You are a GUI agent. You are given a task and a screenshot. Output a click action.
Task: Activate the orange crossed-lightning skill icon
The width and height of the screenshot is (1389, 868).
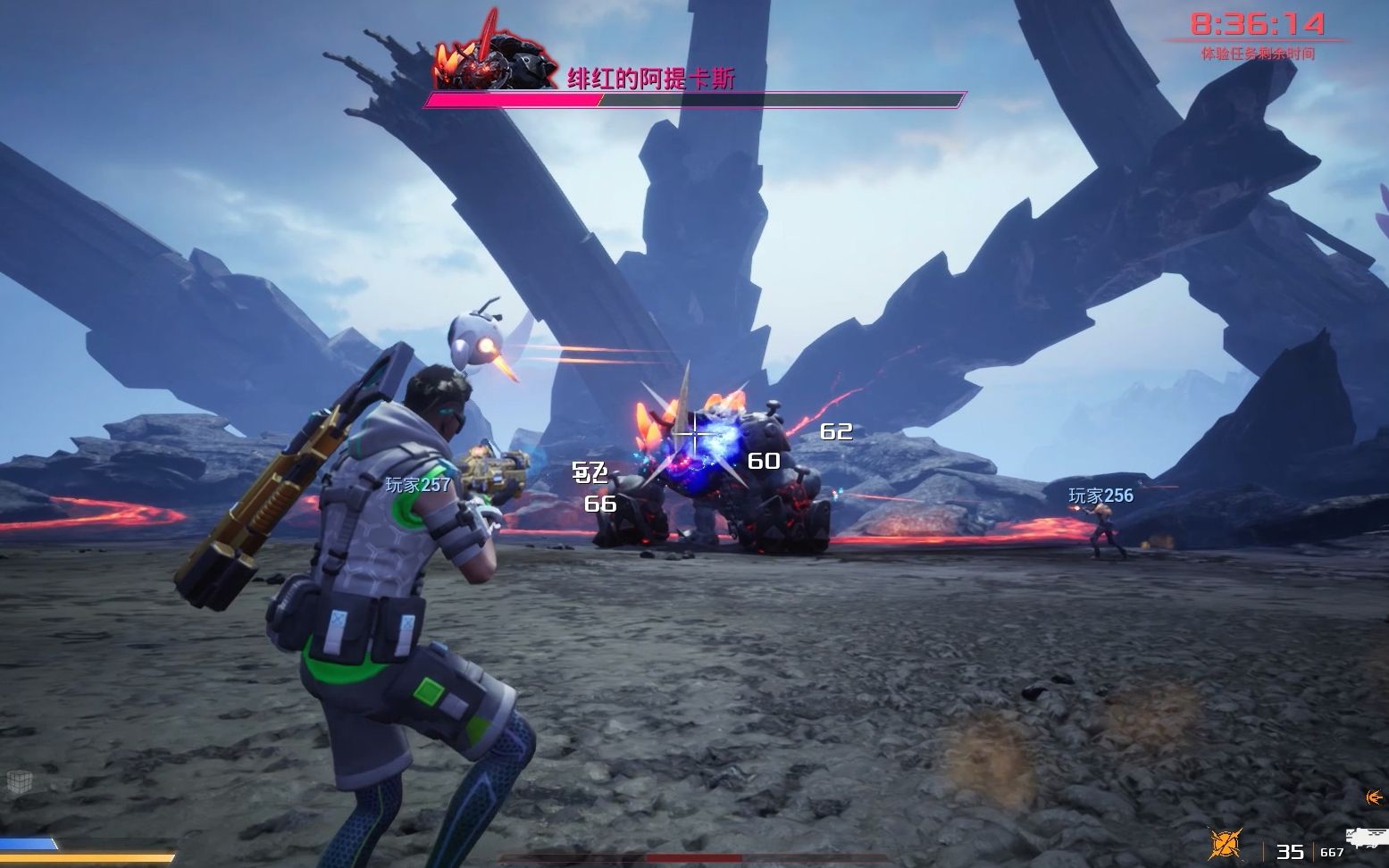point(1226,844)
